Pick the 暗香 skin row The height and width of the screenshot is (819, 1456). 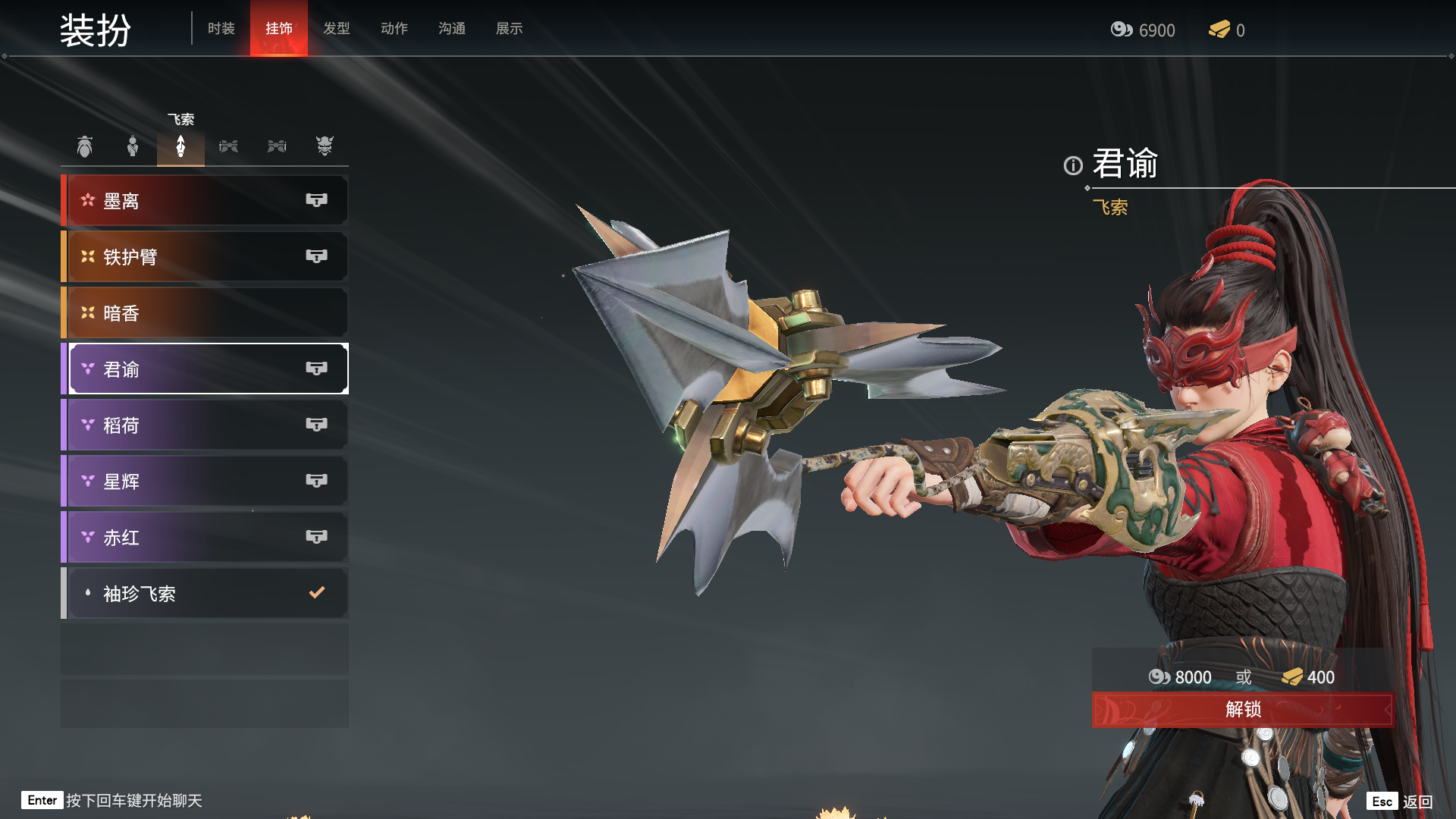coord(205,313)
